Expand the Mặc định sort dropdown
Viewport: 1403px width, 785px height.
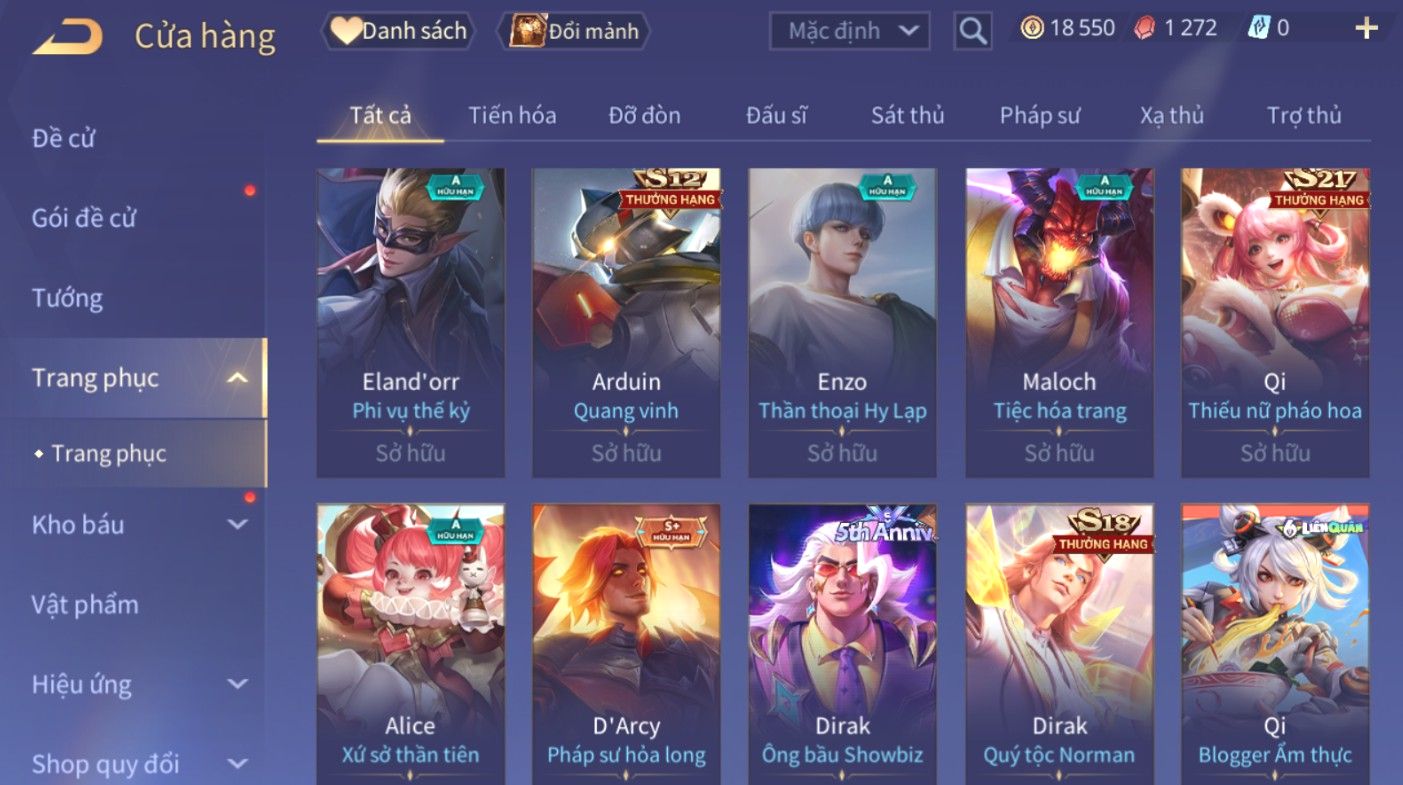pyautogui.click(x=850, y=31)
